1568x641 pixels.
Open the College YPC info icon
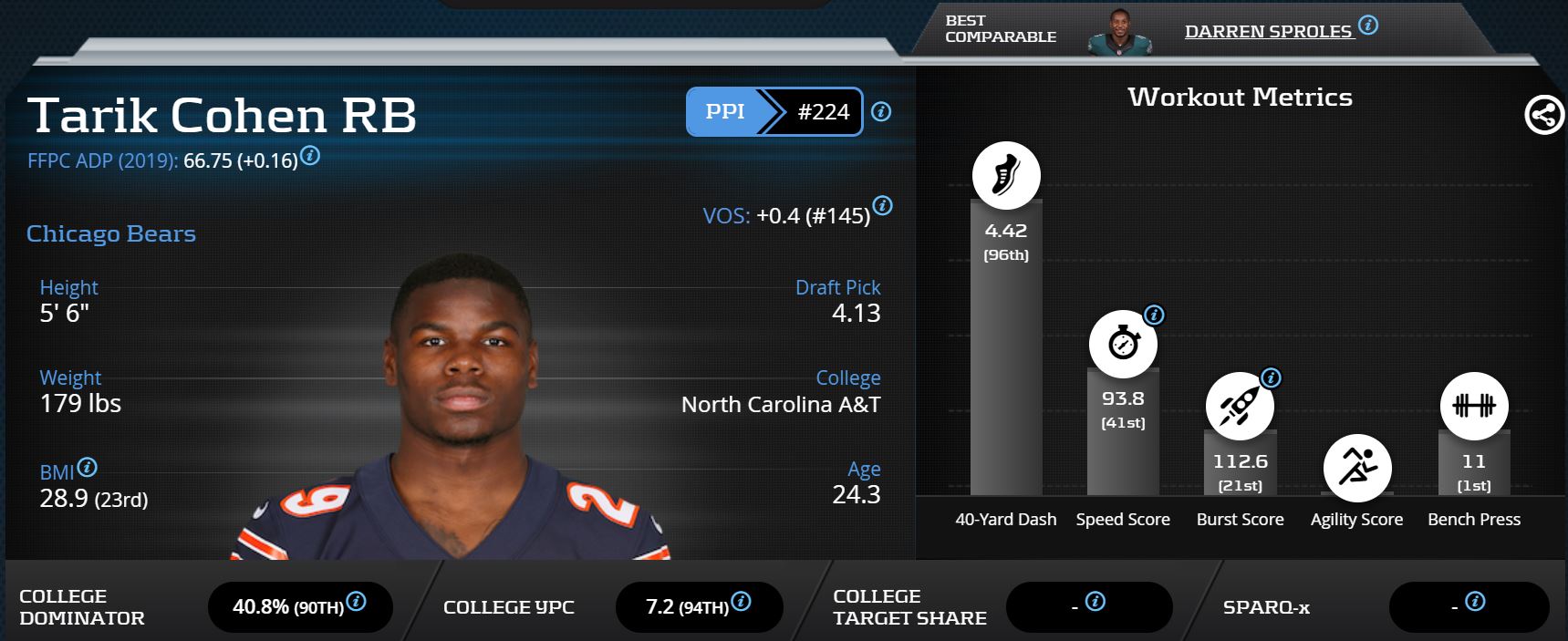pos(742,602)
